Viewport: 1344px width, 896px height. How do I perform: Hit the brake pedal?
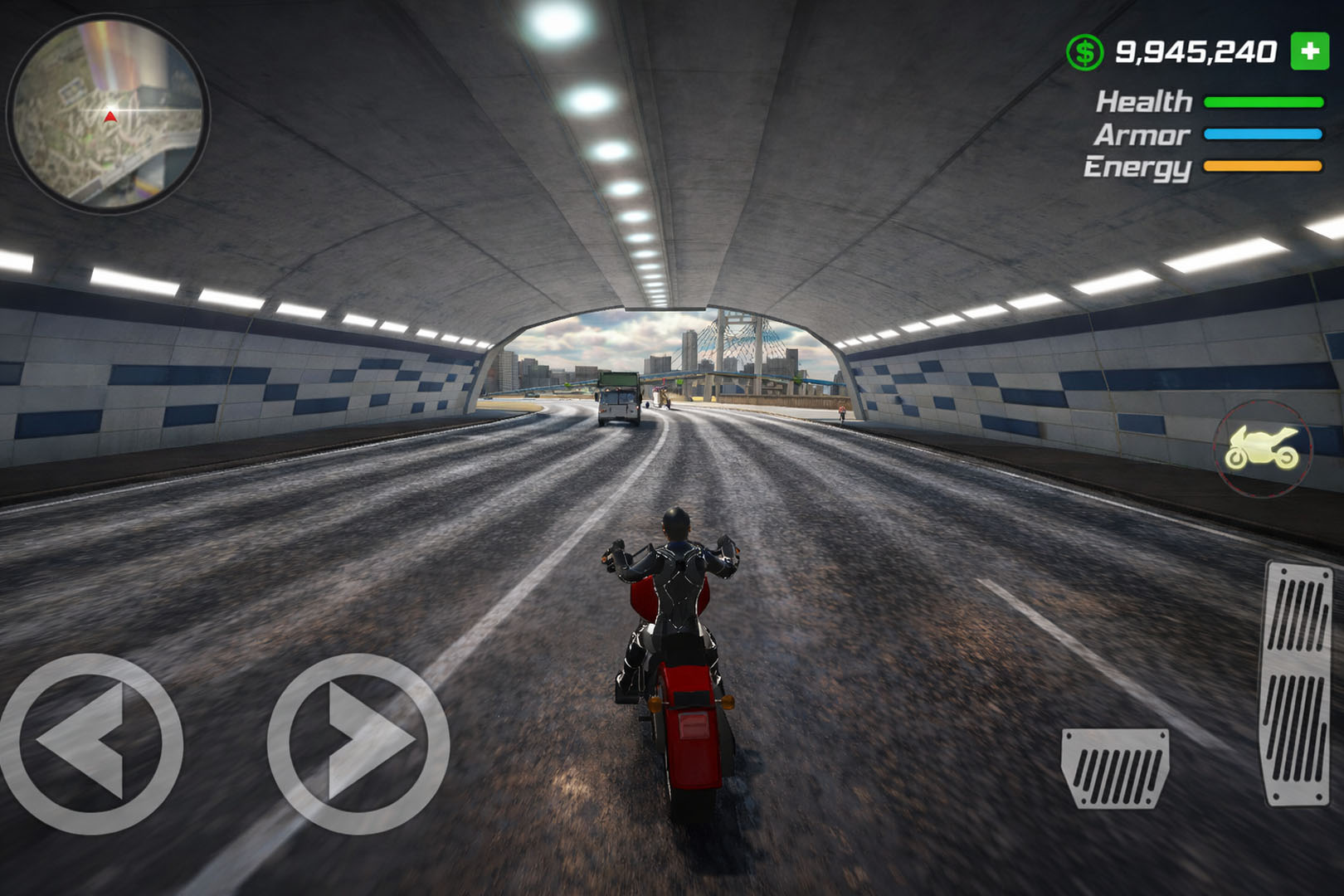1115,767
